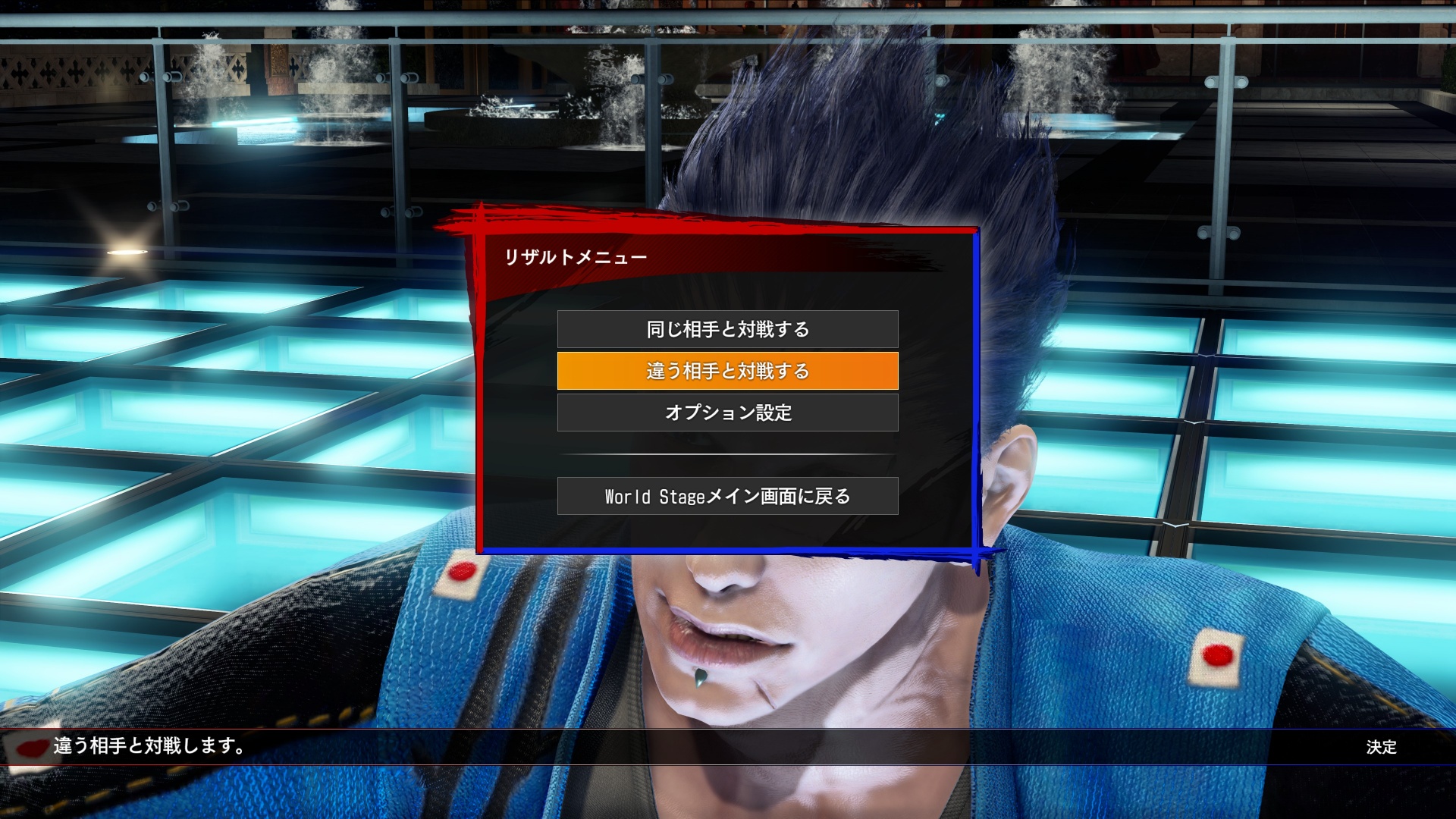The width and height of the screenshot is (1456, 819).
Task: Click the divider line between menu options
Action: tap(727, 453)
